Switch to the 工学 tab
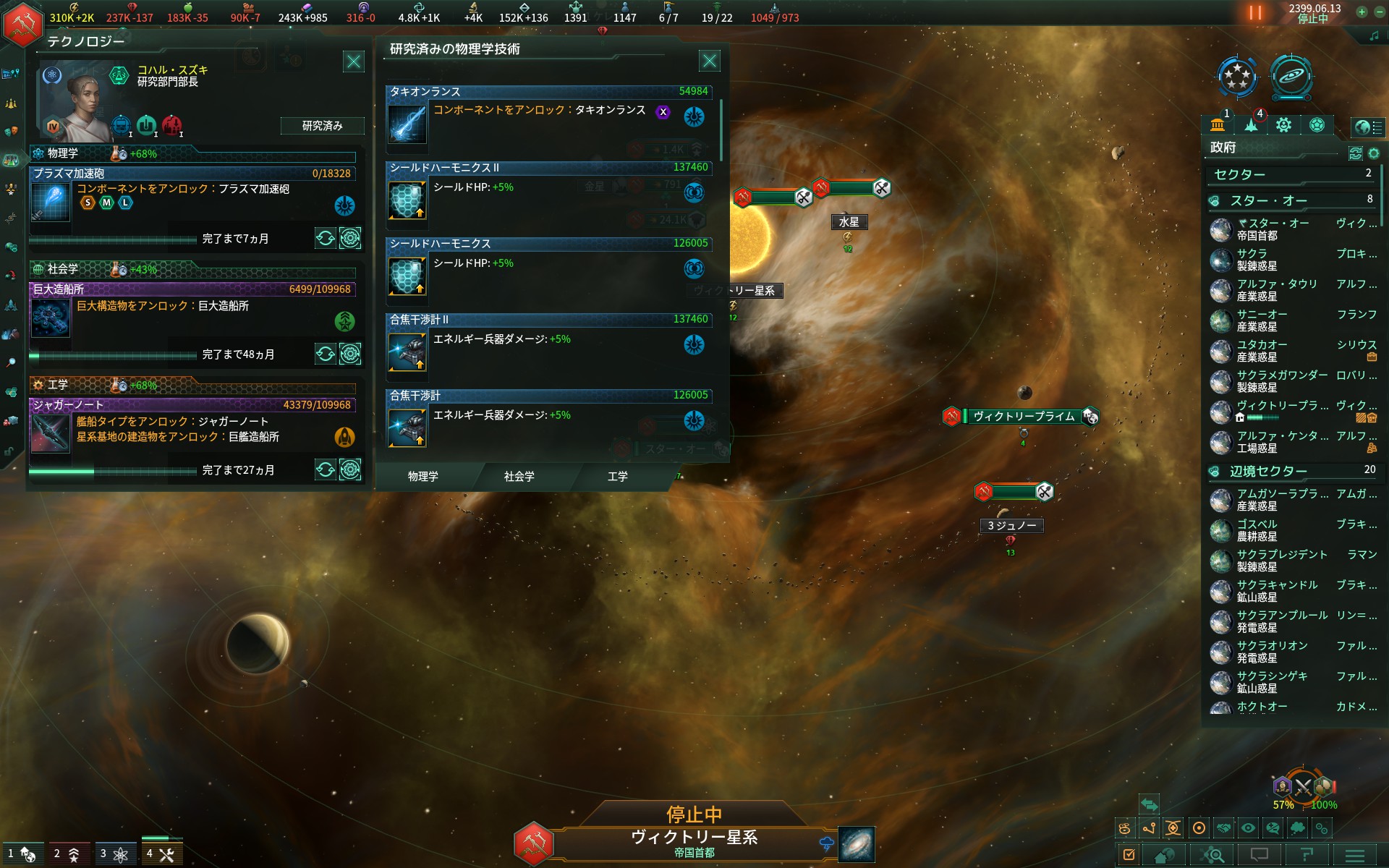This screenshot has width=1389, height=868. pos(617,477)
